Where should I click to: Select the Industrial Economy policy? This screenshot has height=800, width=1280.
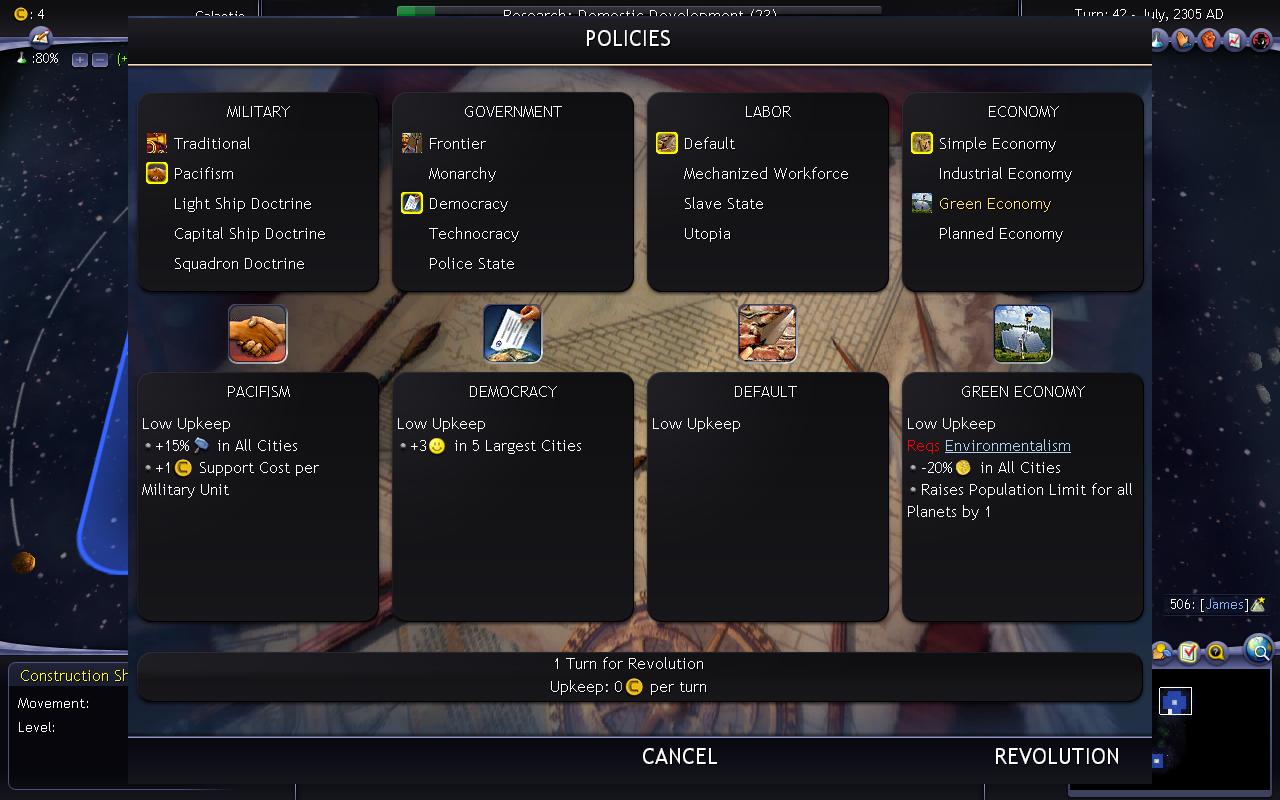[1004, 174]
